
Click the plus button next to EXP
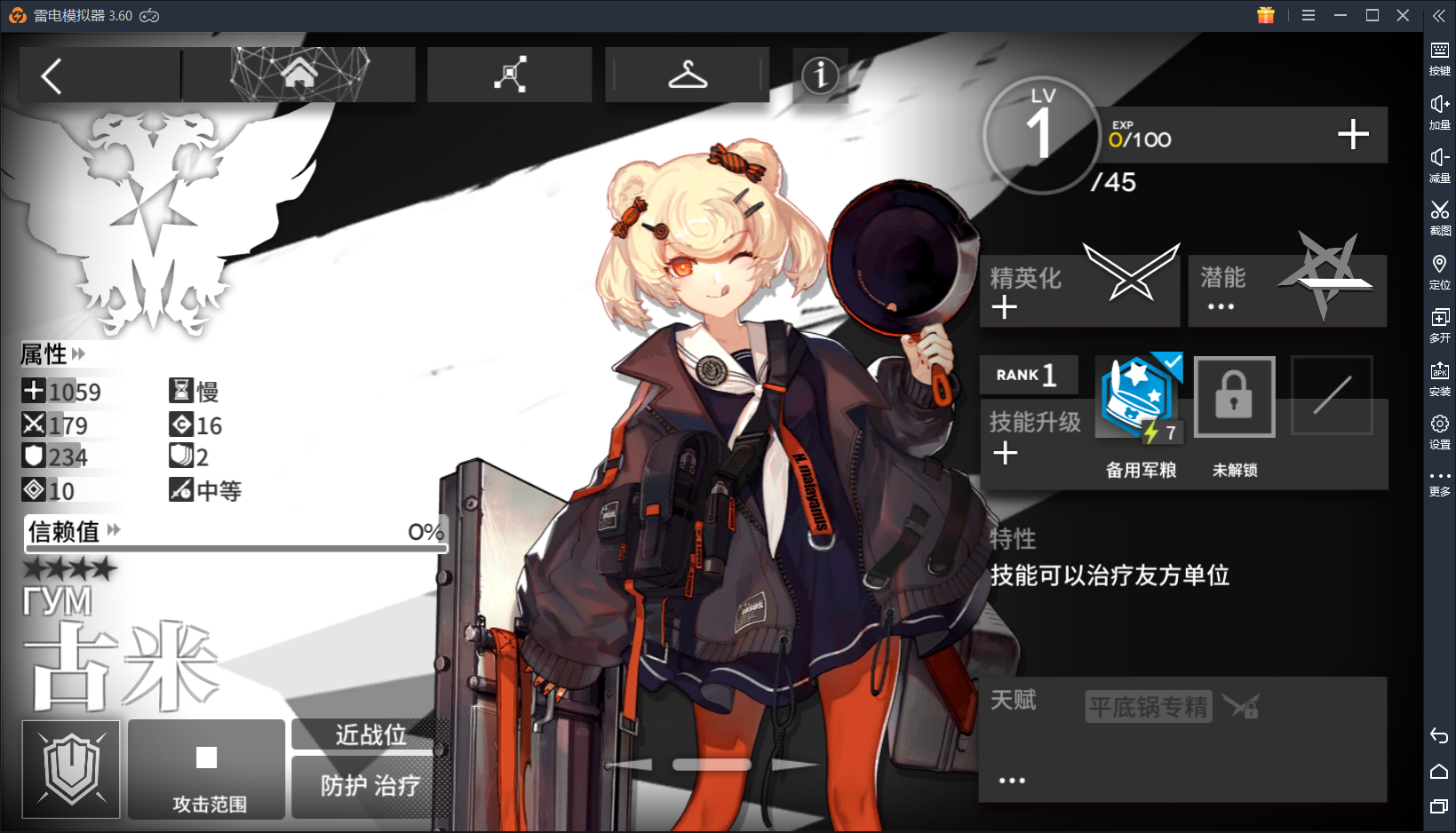click(x=1354, y=135)
